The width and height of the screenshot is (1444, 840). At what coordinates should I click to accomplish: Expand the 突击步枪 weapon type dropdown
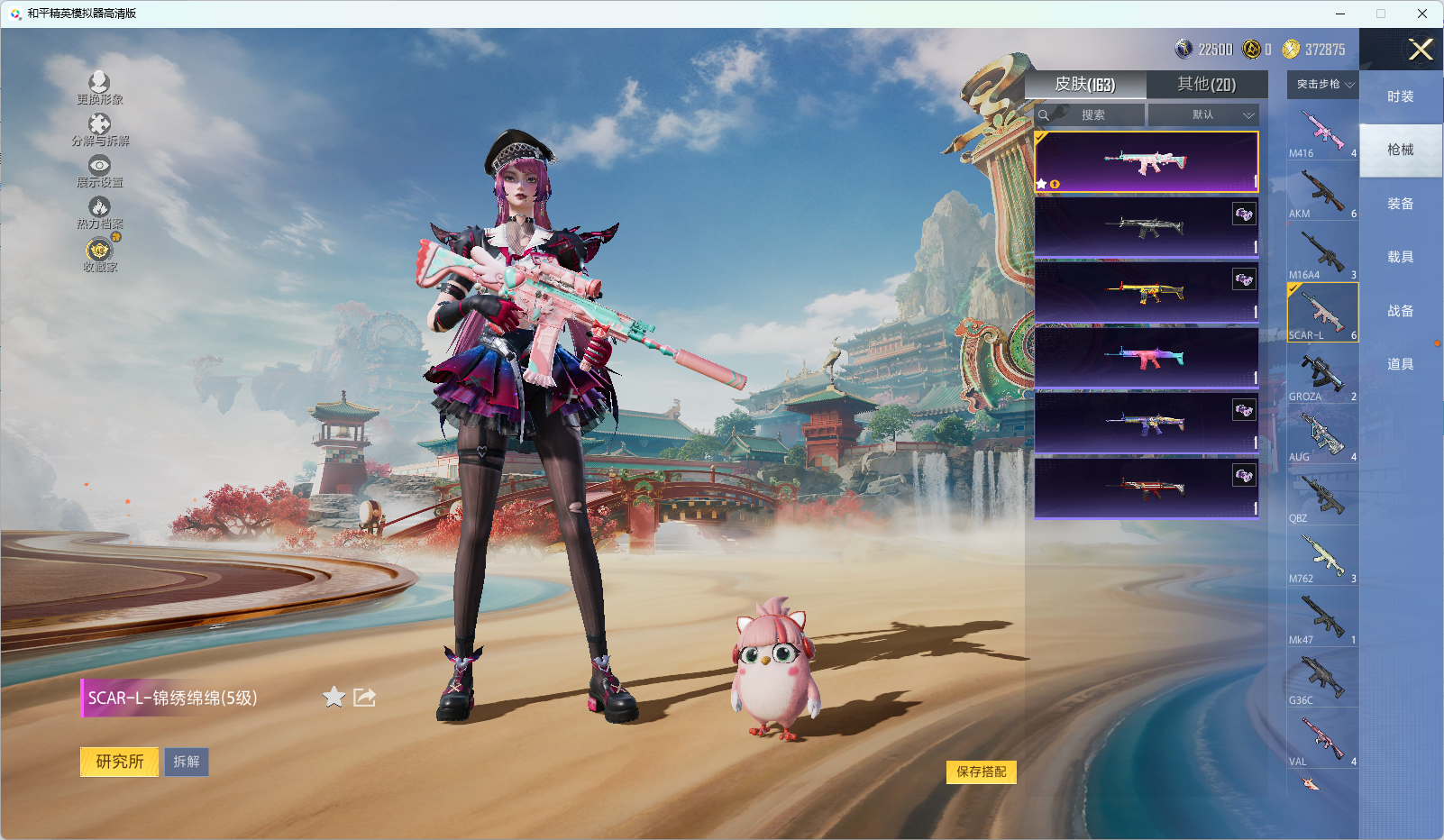click(1323, 85)
